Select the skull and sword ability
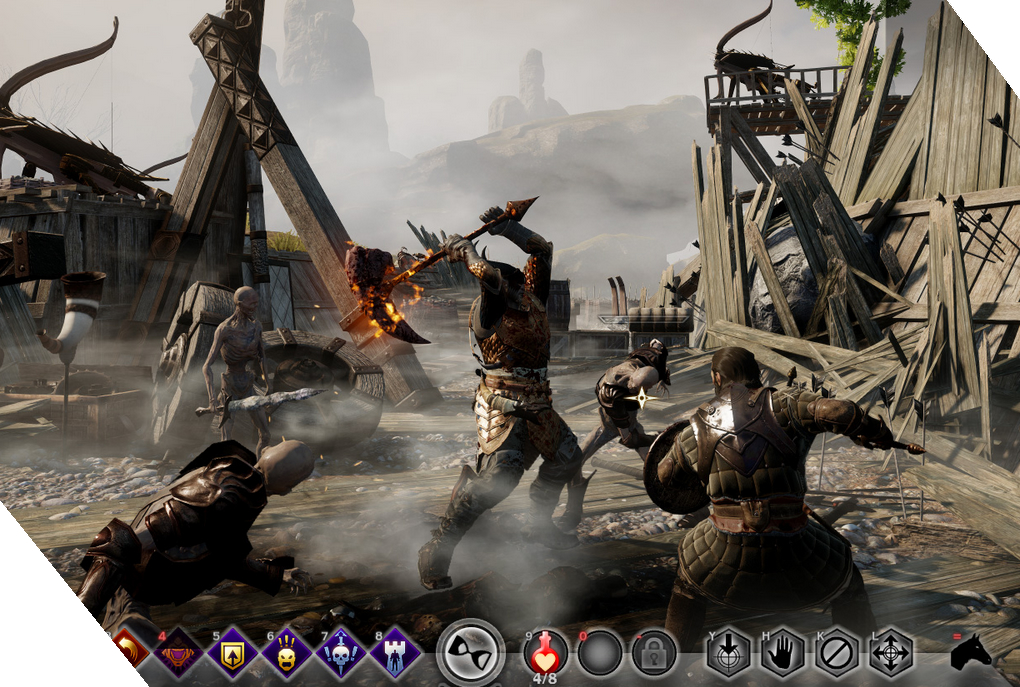Image resolution: width=1020 pixels, height=687 pixels. click(x=341, y=654)
